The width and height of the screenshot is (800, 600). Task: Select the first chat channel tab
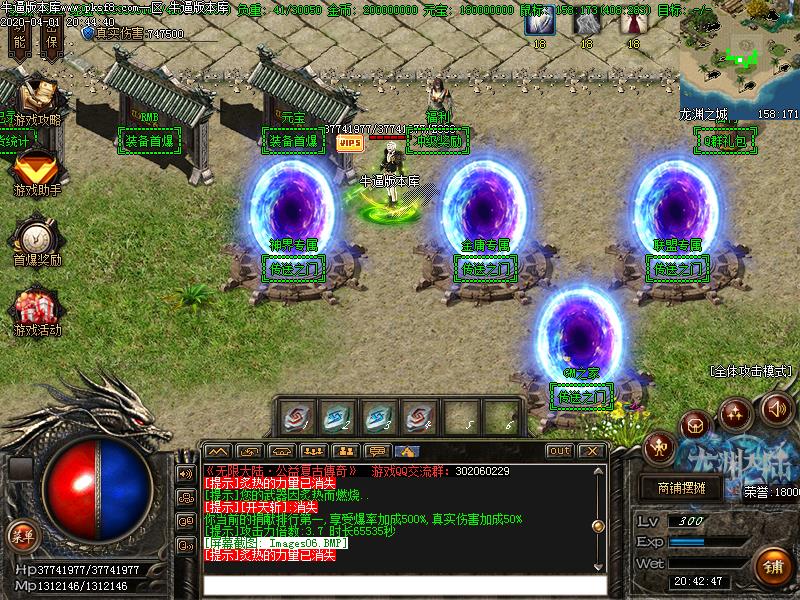[x=218, y=451]
